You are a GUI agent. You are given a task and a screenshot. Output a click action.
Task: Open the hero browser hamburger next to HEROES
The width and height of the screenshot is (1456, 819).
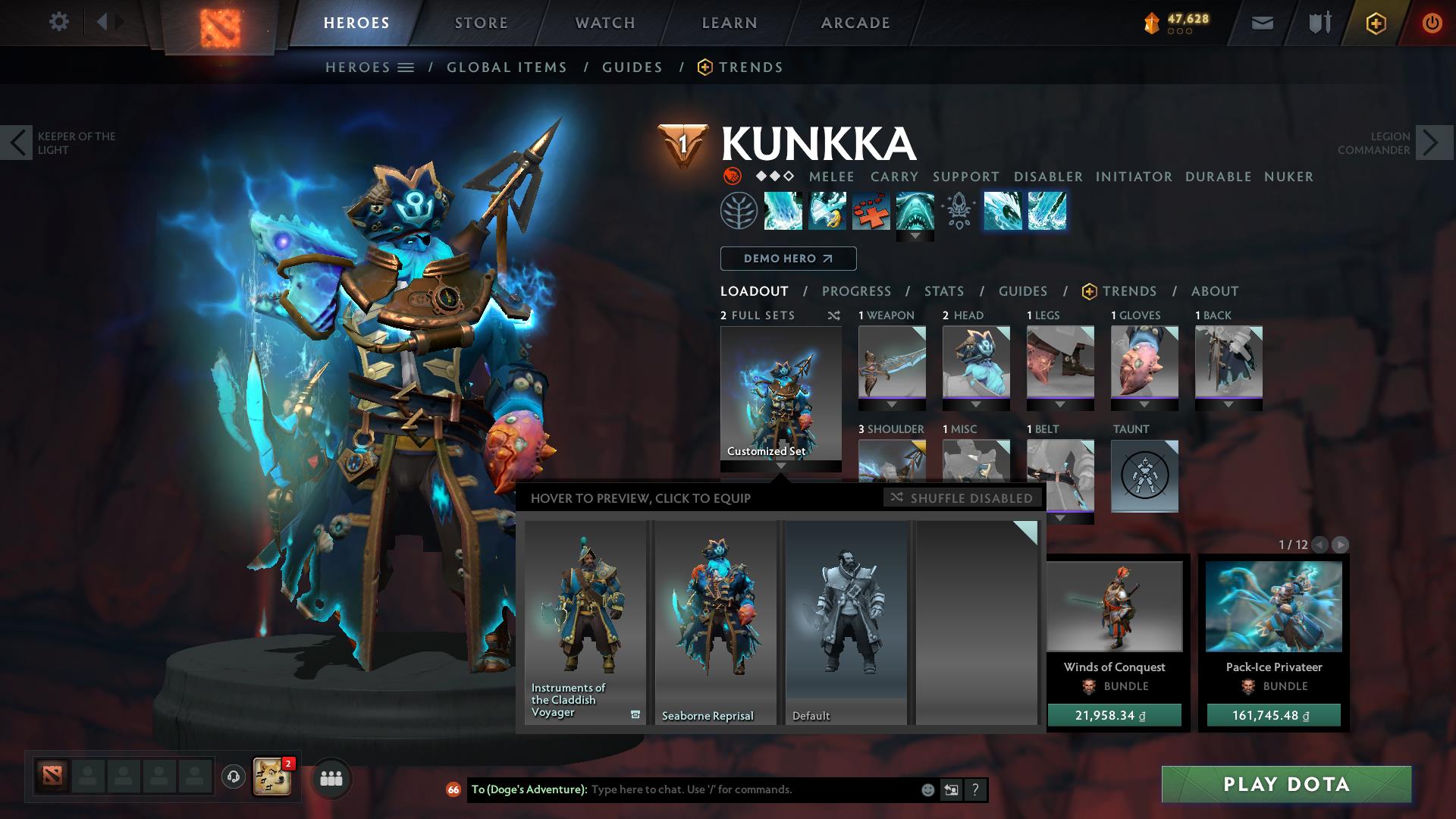coord(407,67)
